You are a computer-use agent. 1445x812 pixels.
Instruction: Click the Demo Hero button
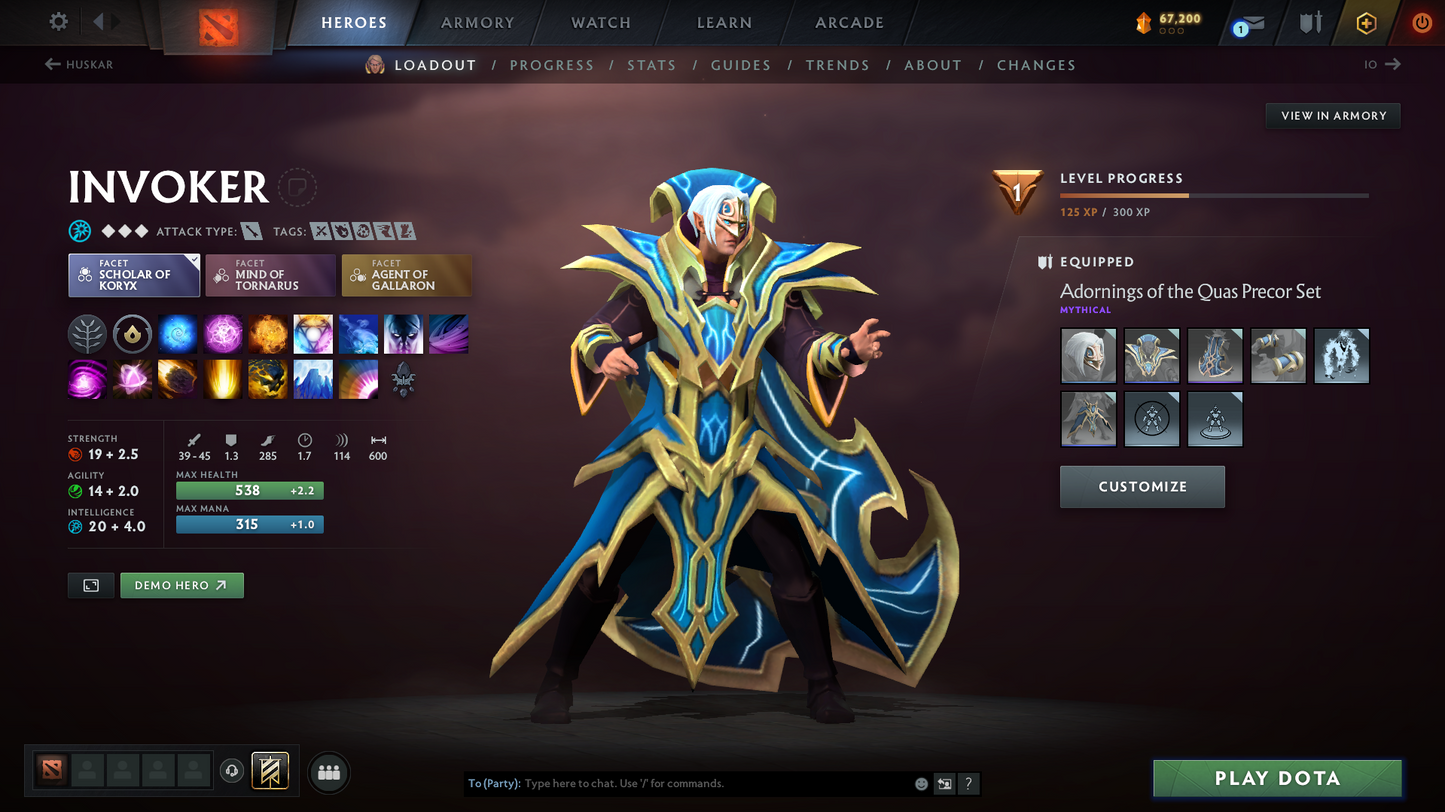[x=181, y=585]
